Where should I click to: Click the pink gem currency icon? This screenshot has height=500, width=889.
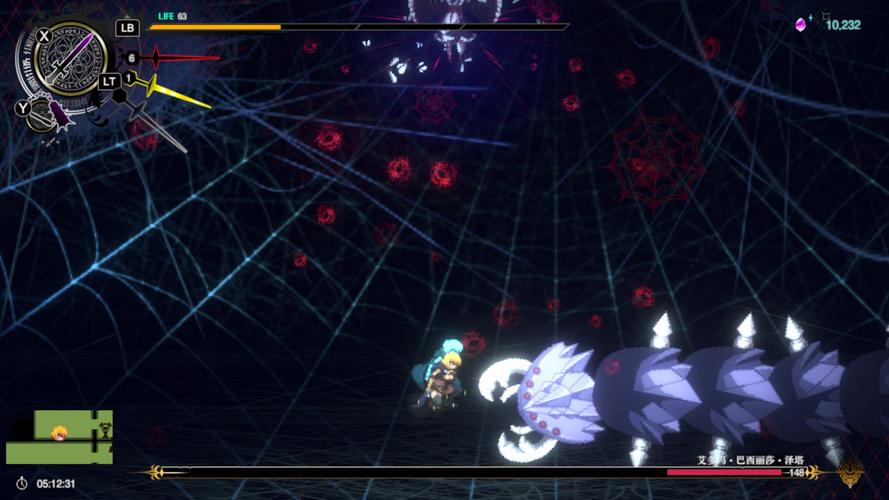coord(800,24)
